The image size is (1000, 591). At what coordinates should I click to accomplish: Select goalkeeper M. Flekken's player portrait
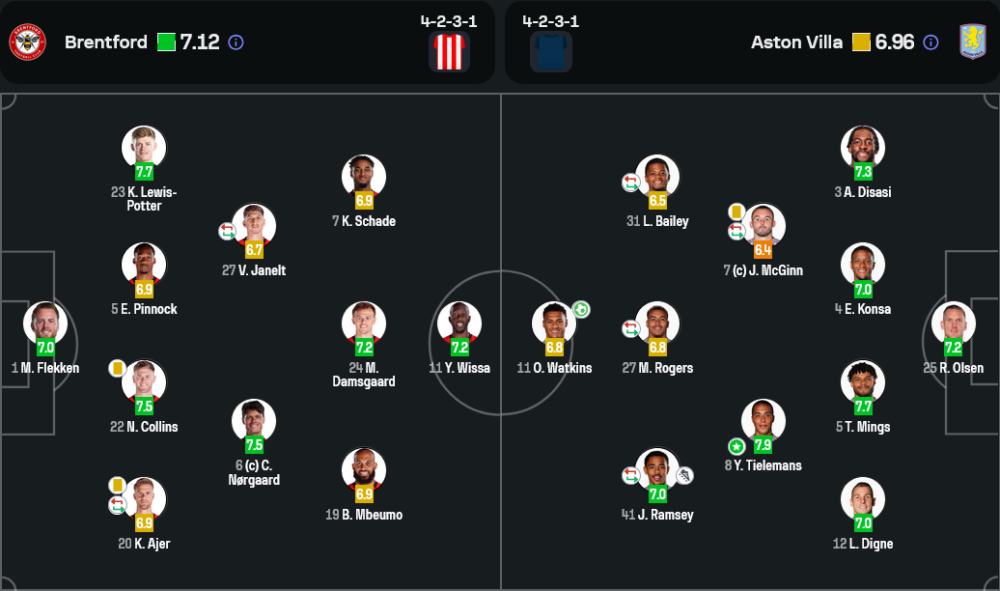[x=45, y=324]
